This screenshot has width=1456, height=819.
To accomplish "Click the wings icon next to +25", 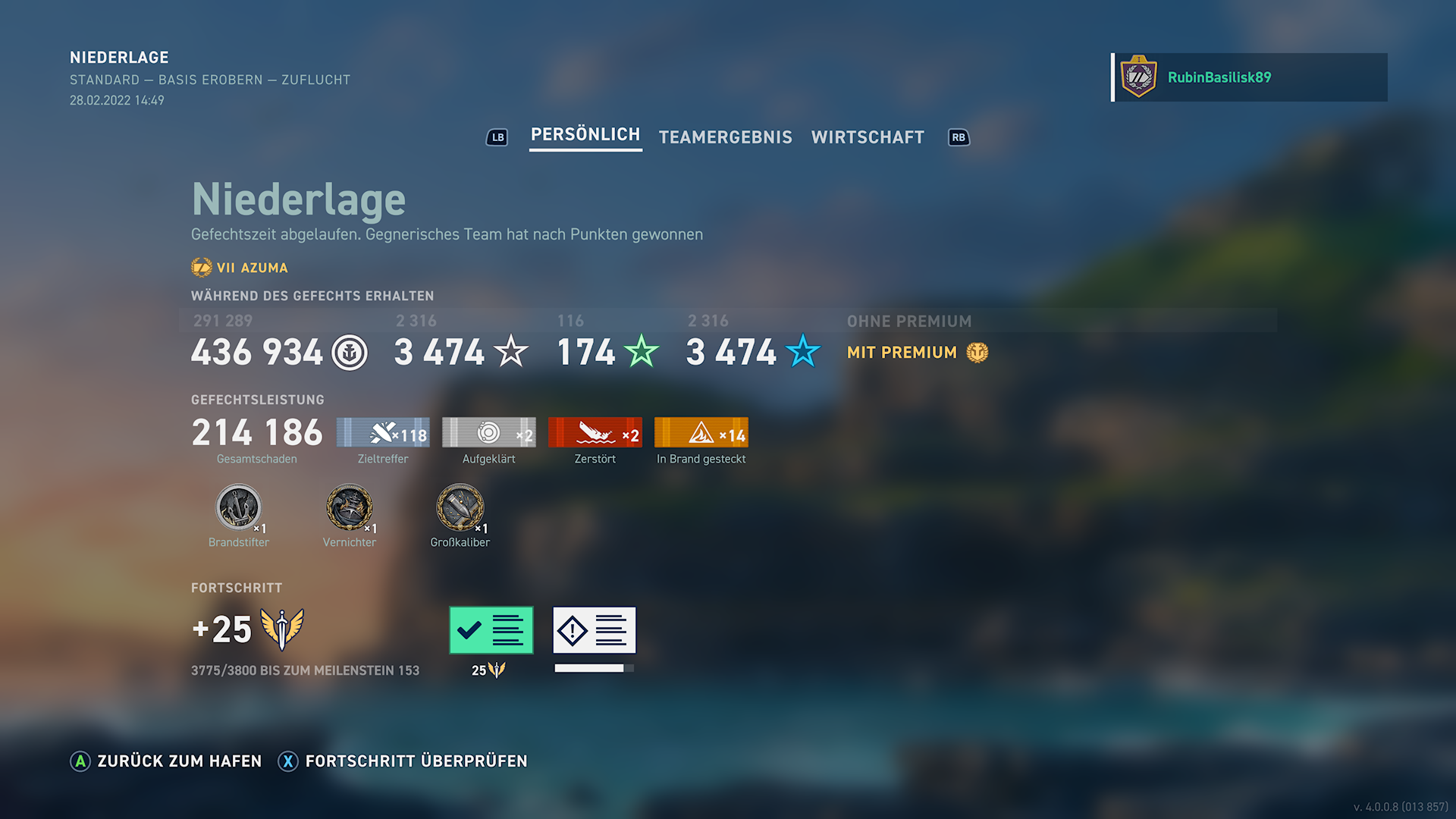I will pos(281,628).
